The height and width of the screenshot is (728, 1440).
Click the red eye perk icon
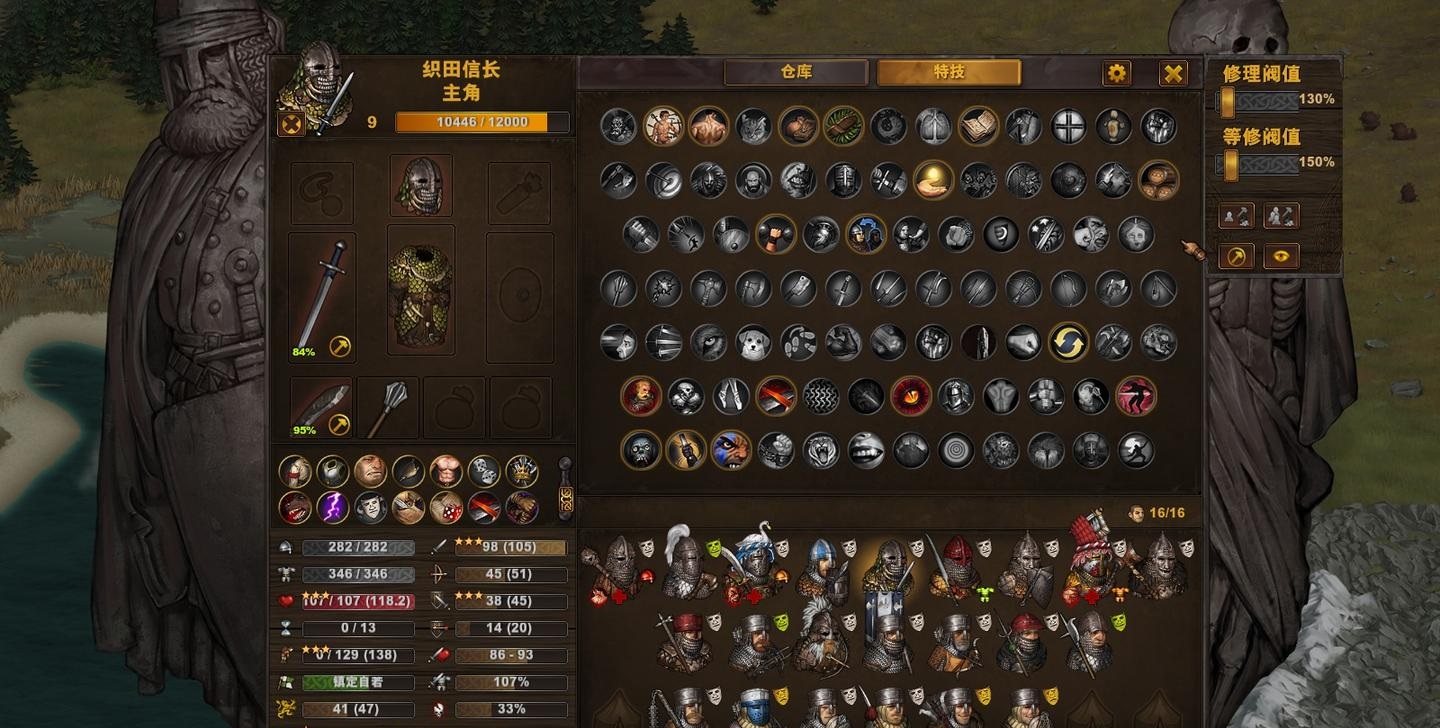click(x=910, y=396)
